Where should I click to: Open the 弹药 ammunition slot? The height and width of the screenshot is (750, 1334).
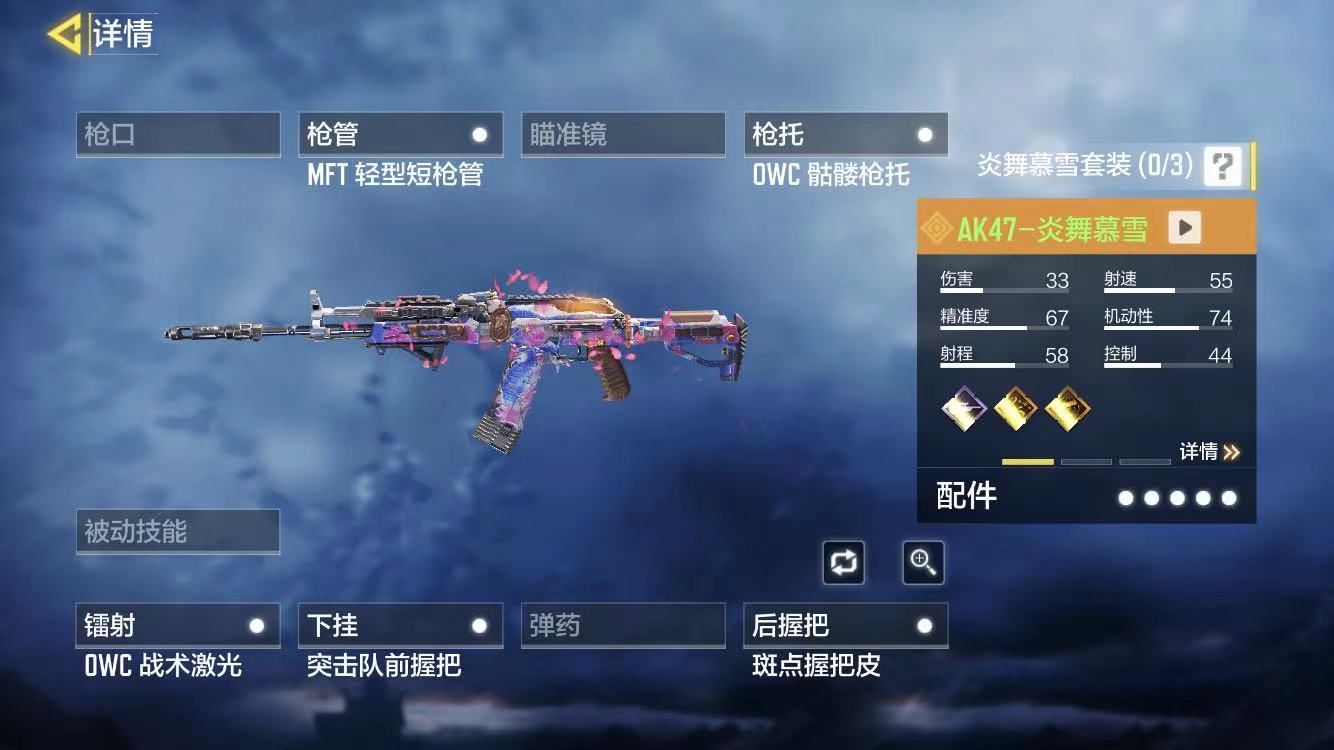click(623, 626)
